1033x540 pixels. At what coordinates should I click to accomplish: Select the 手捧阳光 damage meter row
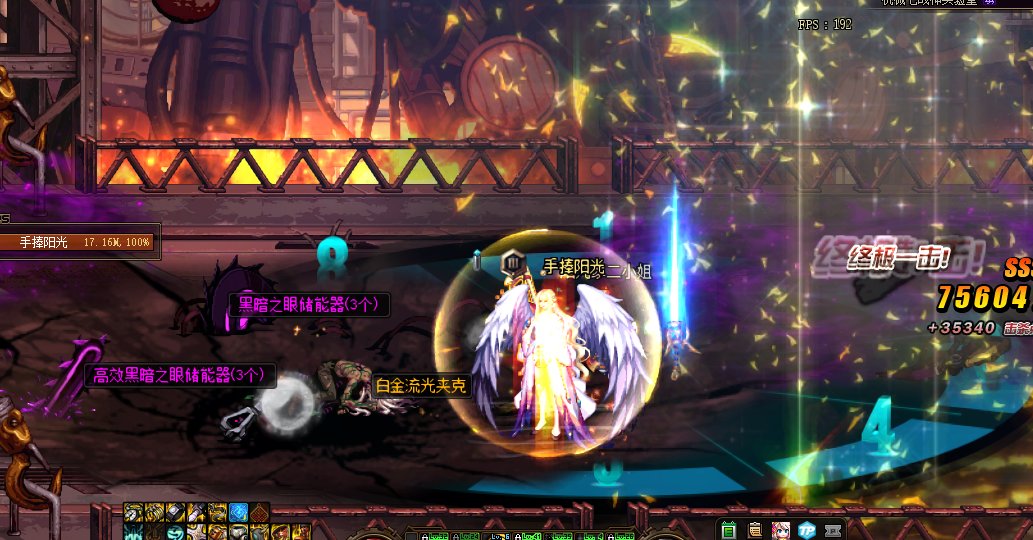tap(80, 242)
